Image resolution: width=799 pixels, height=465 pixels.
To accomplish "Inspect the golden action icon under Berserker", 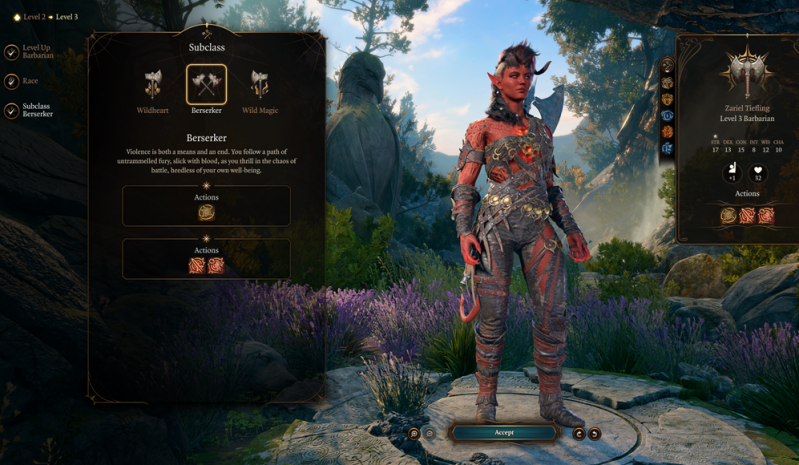I will (x=206, y=212).
